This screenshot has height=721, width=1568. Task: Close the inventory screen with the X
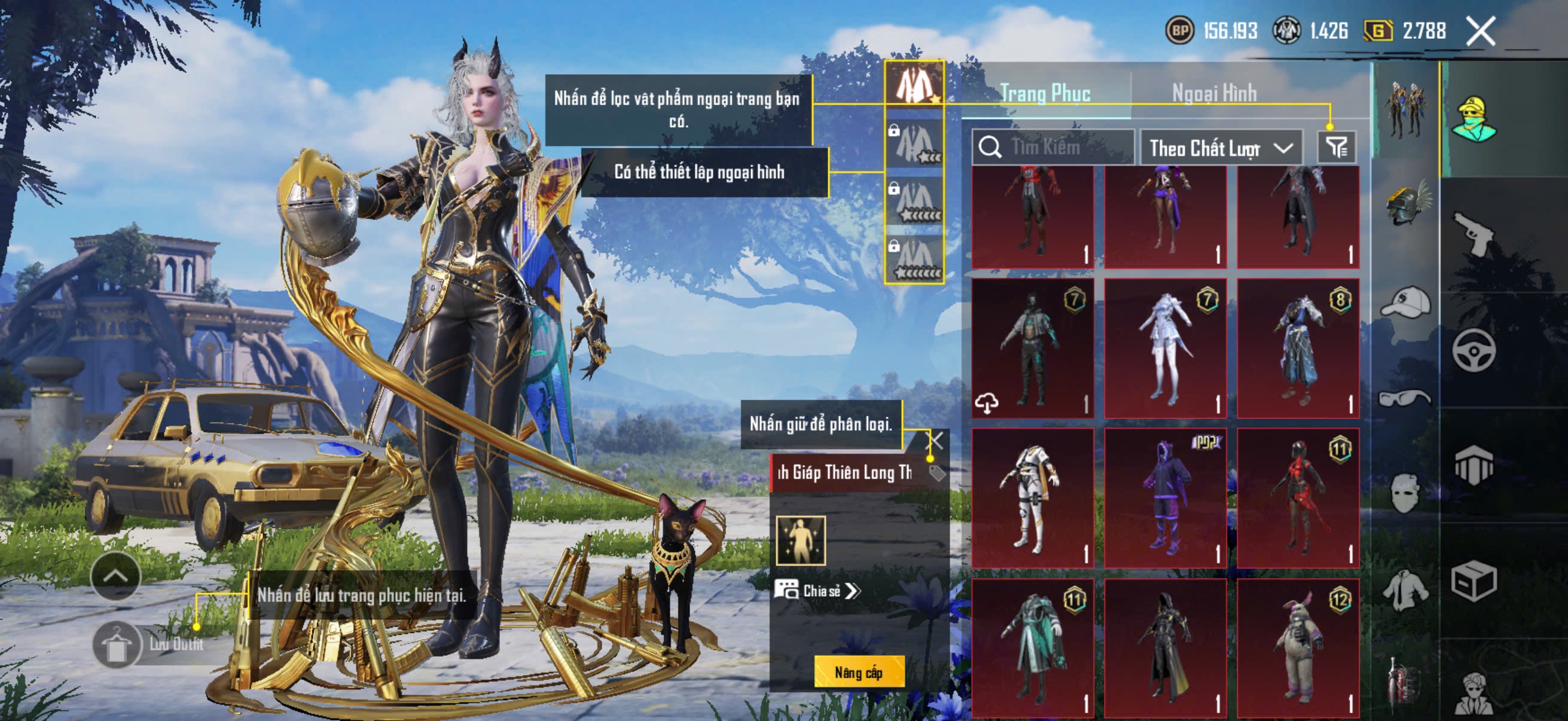pos(1480,31)
